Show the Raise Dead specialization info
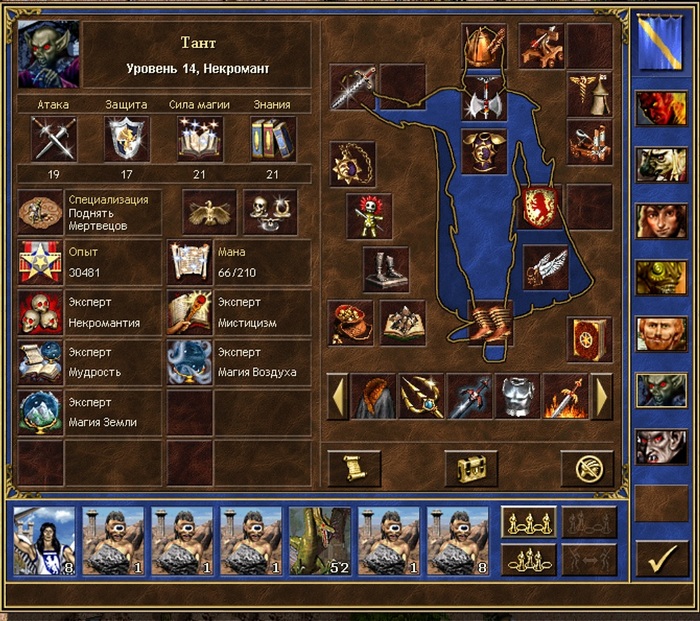 40,211
